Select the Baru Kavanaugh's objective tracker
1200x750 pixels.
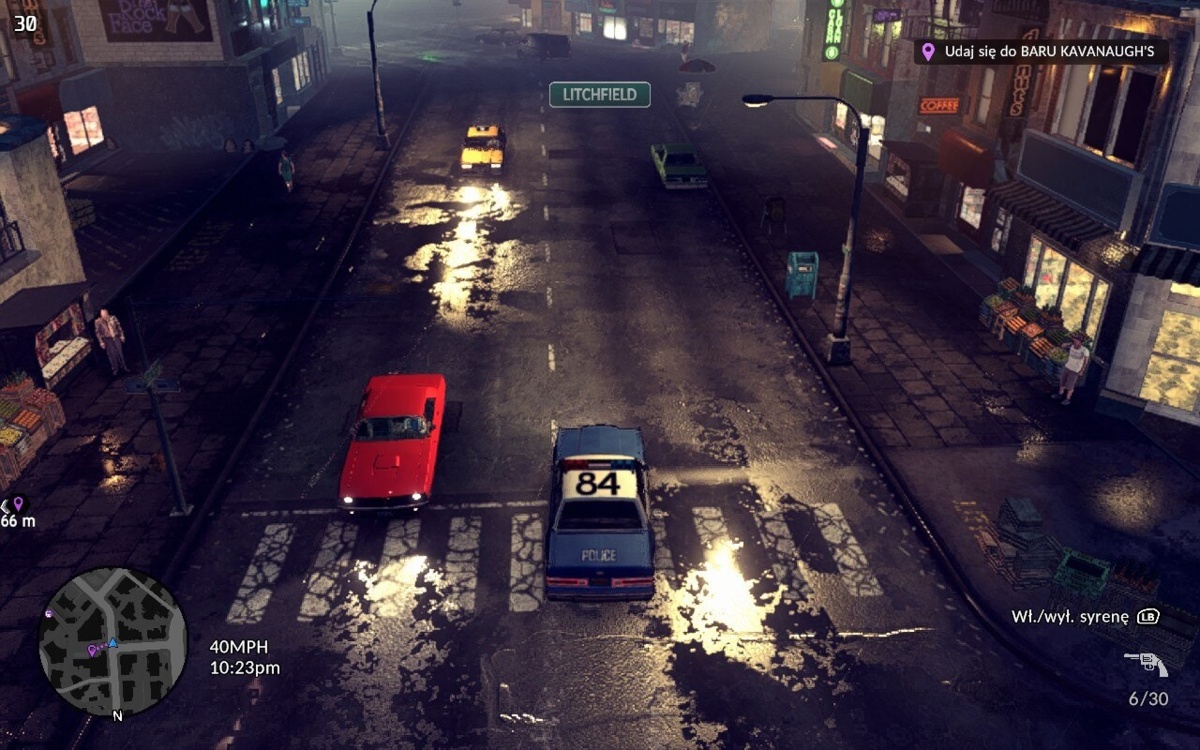point(1040,51)
